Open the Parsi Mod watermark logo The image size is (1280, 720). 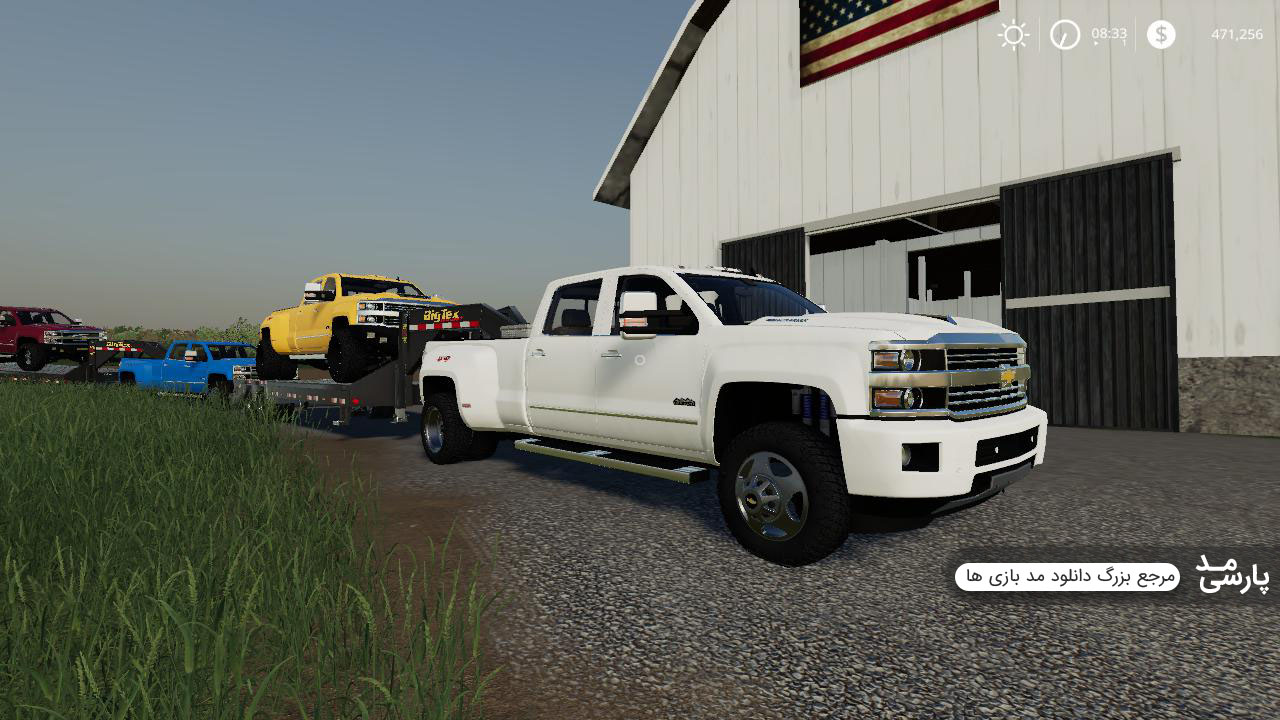(x=1233, y=575)
